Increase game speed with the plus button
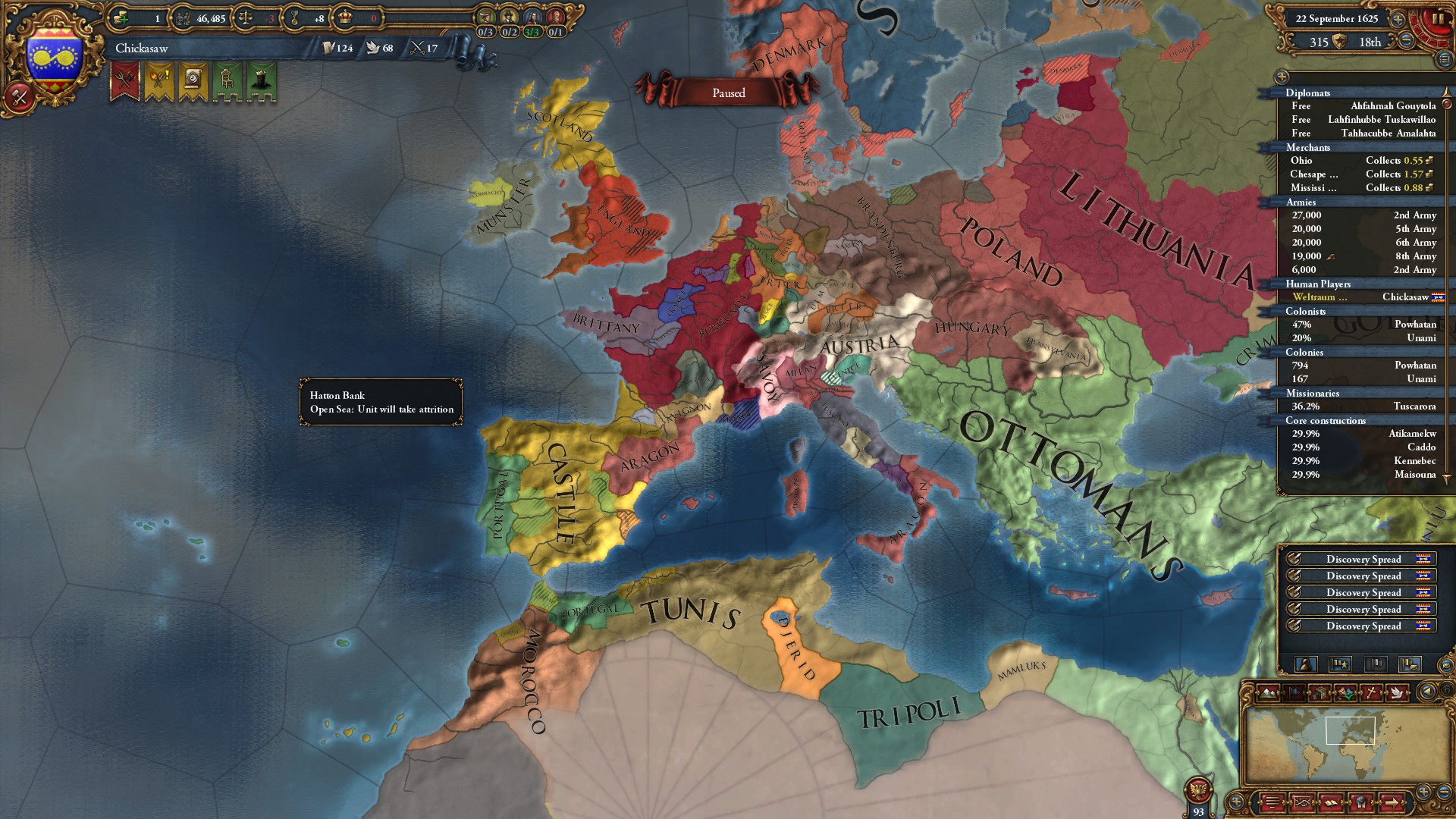1456x819 pixels. [1398, 20]
